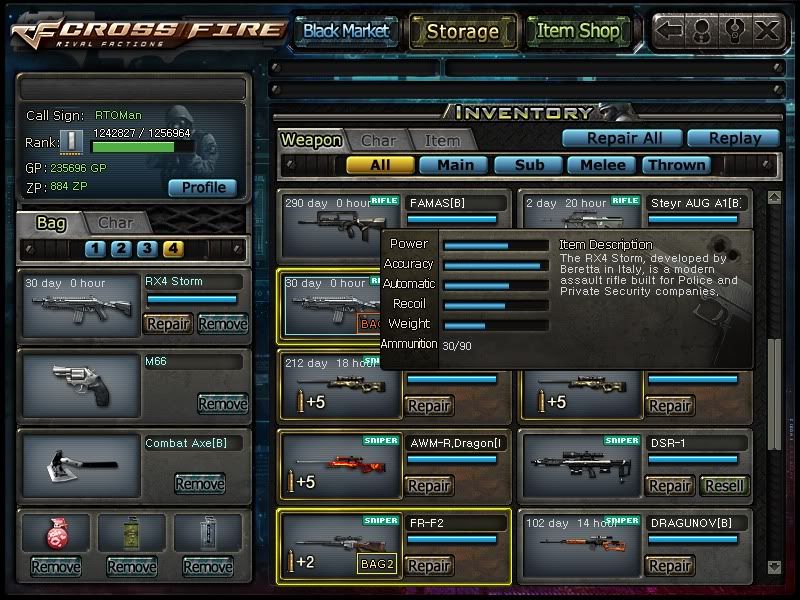Resell the DSR-1 sniper rifle
Screen dimensions: 800x600
[x=722, y=486]
